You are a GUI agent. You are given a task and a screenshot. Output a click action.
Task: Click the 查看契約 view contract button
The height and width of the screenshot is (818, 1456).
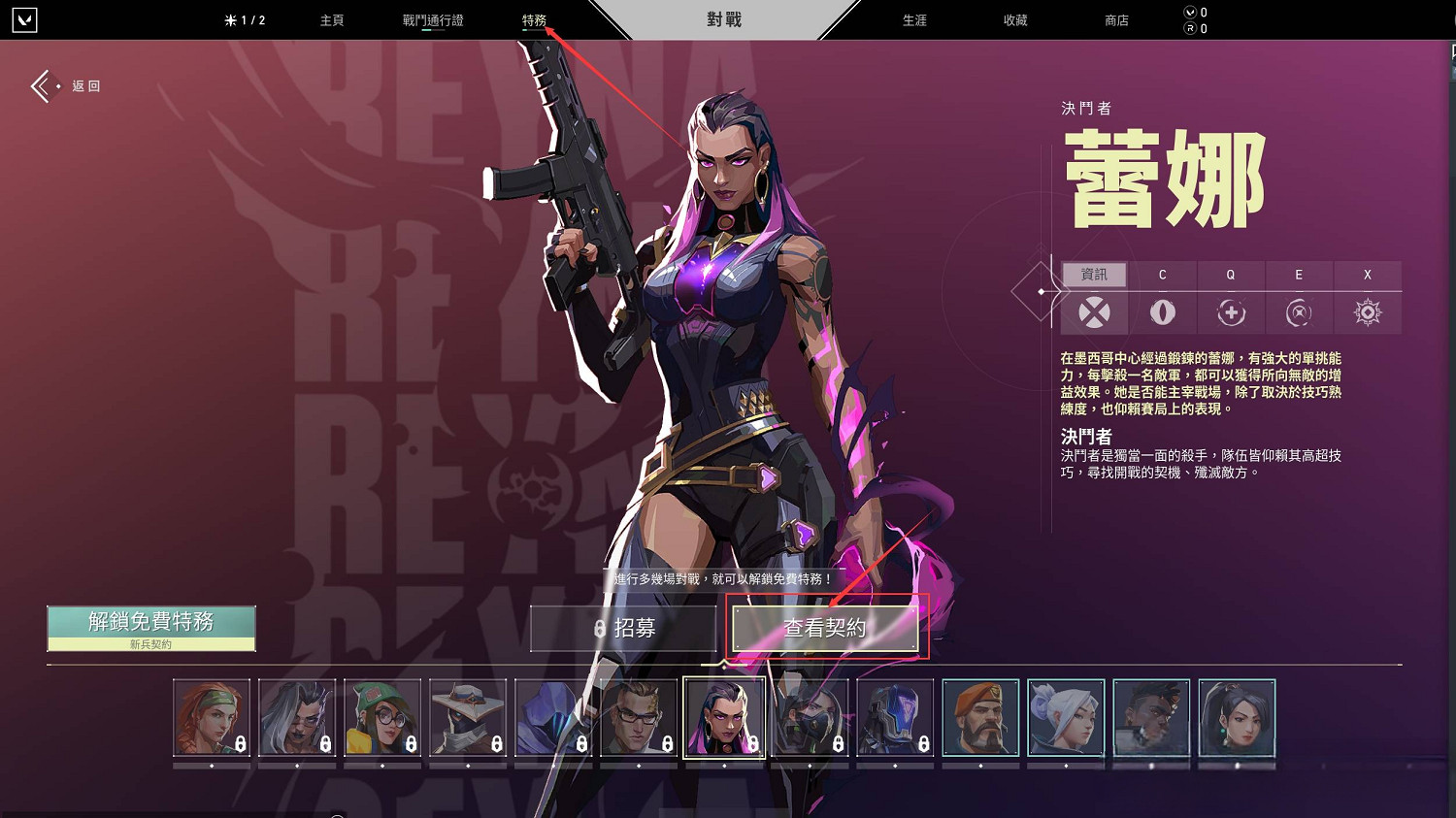click(x=826, y=628)
